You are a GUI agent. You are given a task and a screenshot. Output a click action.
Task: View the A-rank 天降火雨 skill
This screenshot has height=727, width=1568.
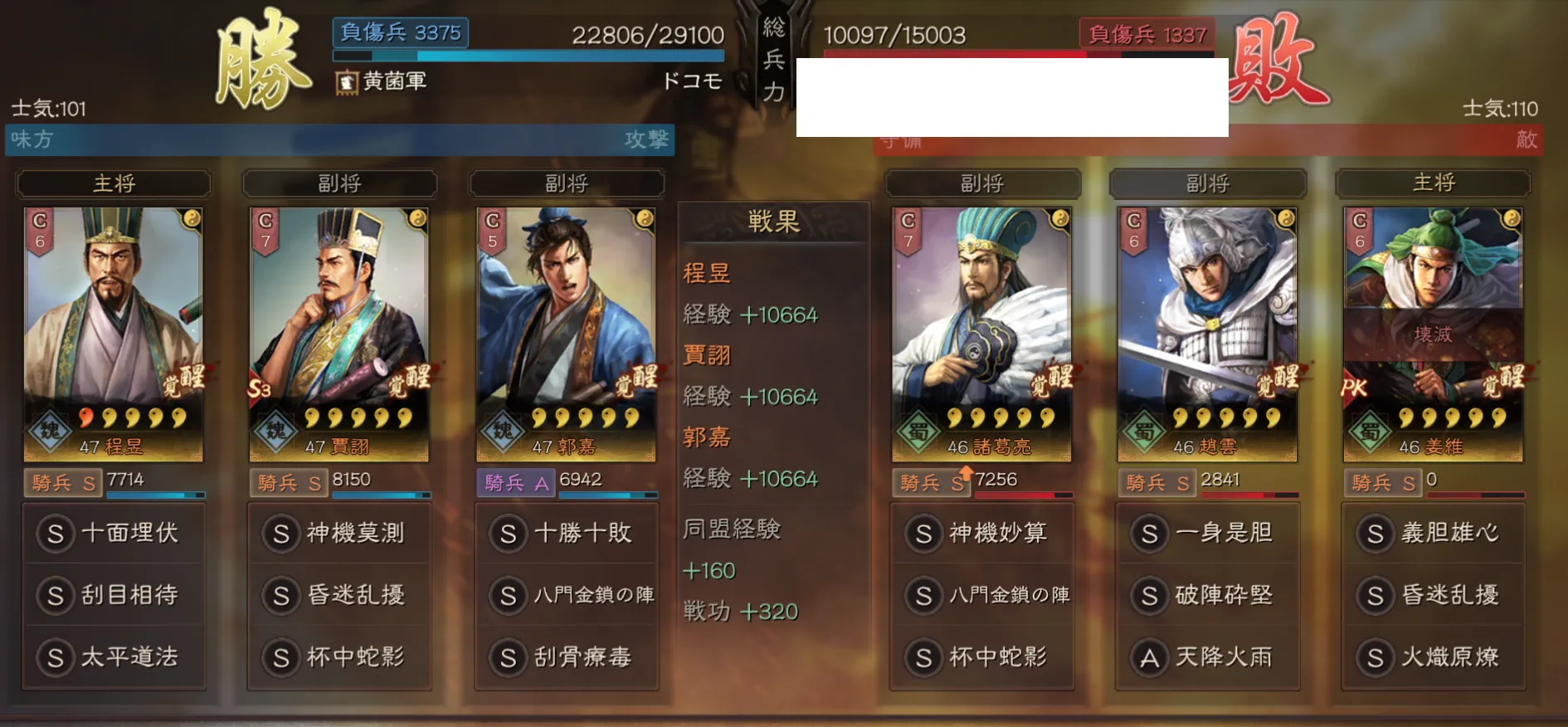click(1207, 657)
